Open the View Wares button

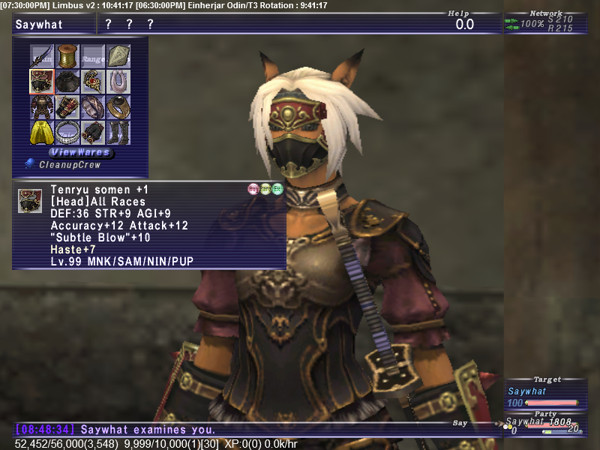click(x=79, y=152)
